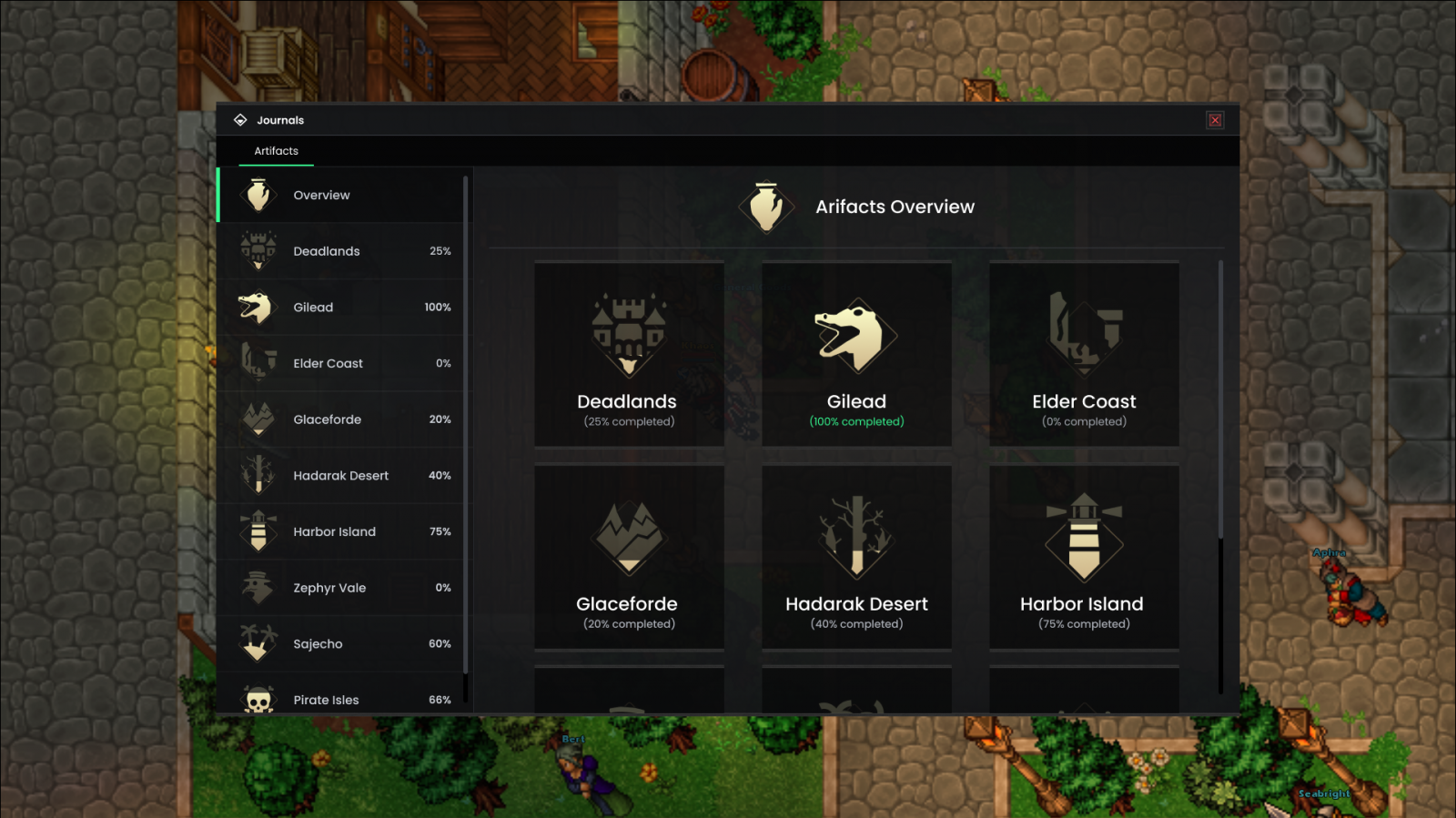Click the Deadlands card in the overview grid
The image size is (1456, 818).
(629, 355)
